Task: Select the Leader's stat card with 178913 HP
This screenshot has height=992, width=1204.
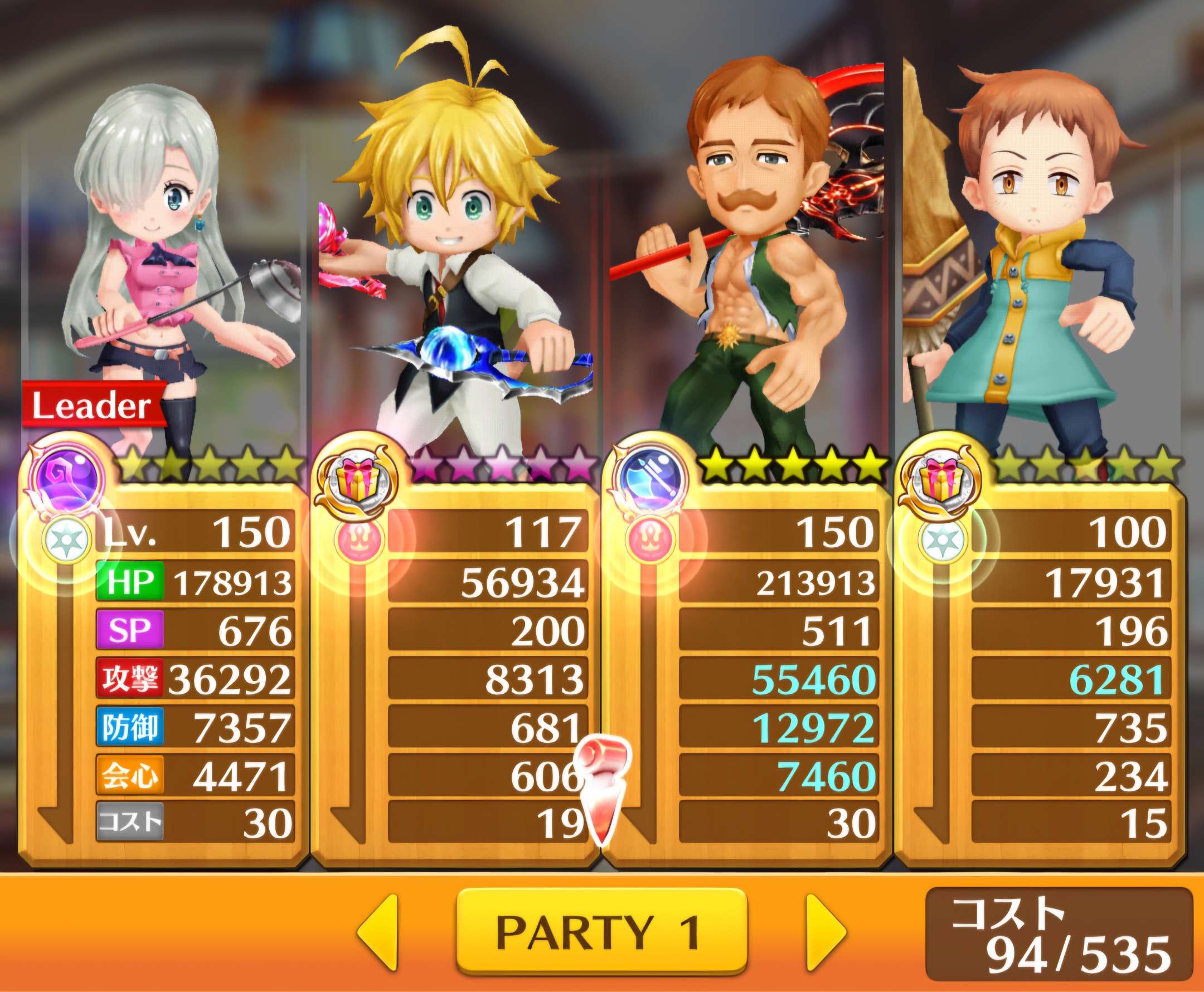Action: tap(166, 674)
